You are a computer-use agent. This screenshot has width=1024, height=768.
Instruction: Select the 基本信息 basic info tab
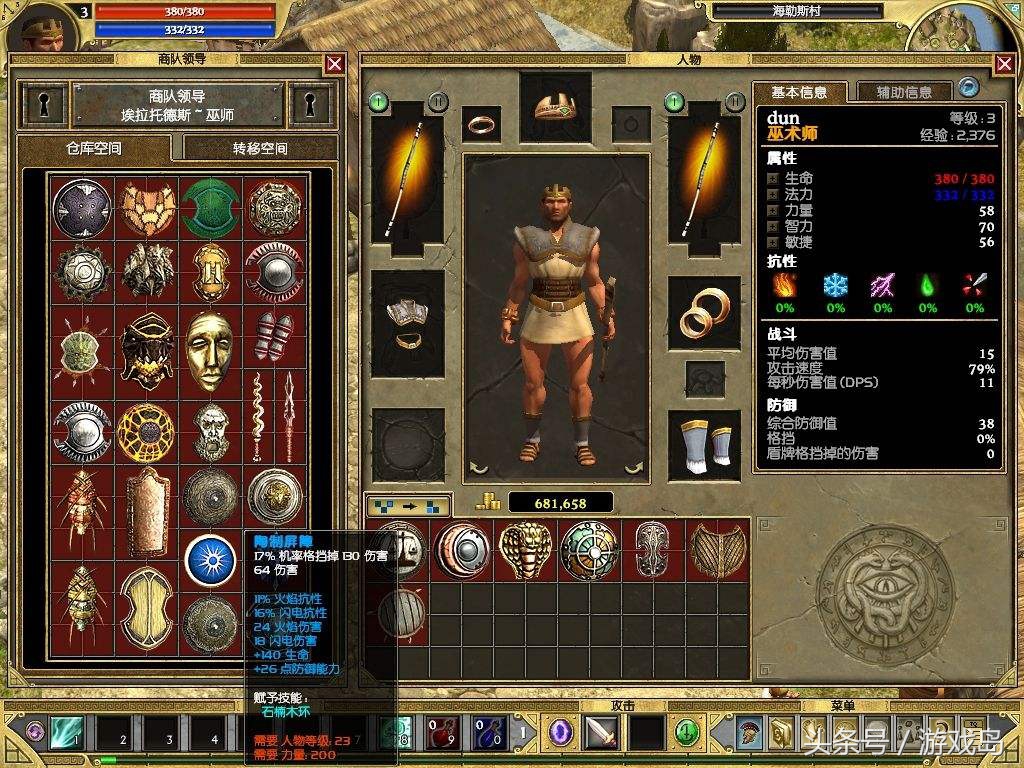799,92
